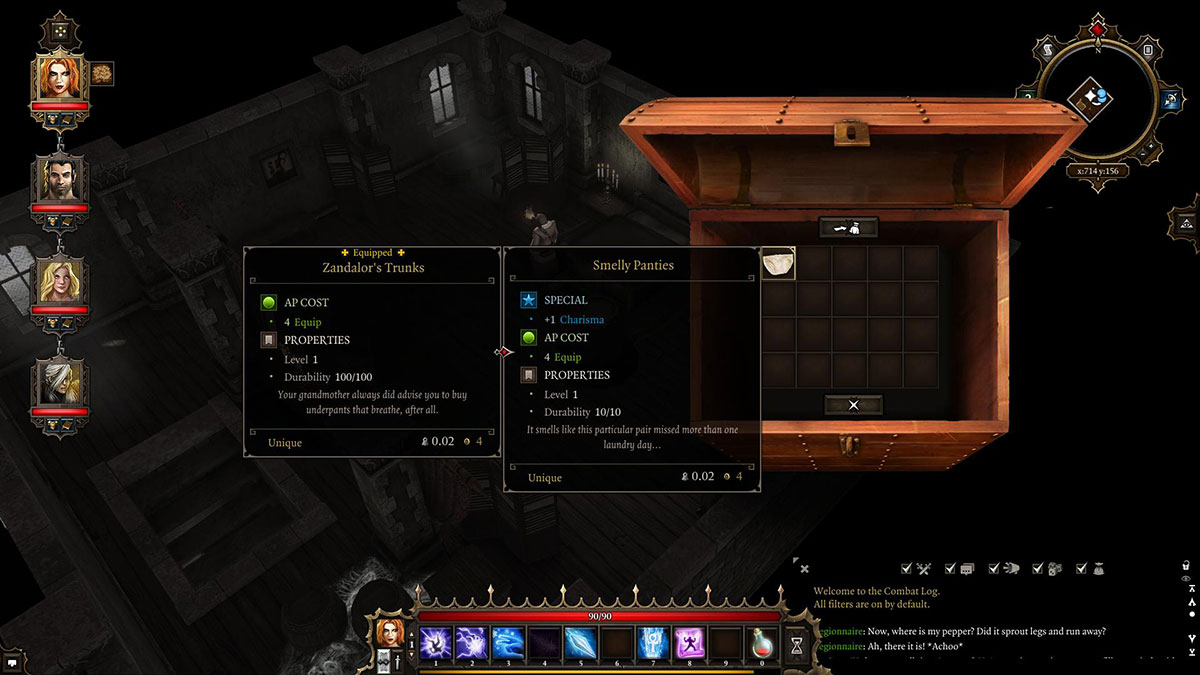Open the blue button right of the minimap

click(x=1171, y=99)
